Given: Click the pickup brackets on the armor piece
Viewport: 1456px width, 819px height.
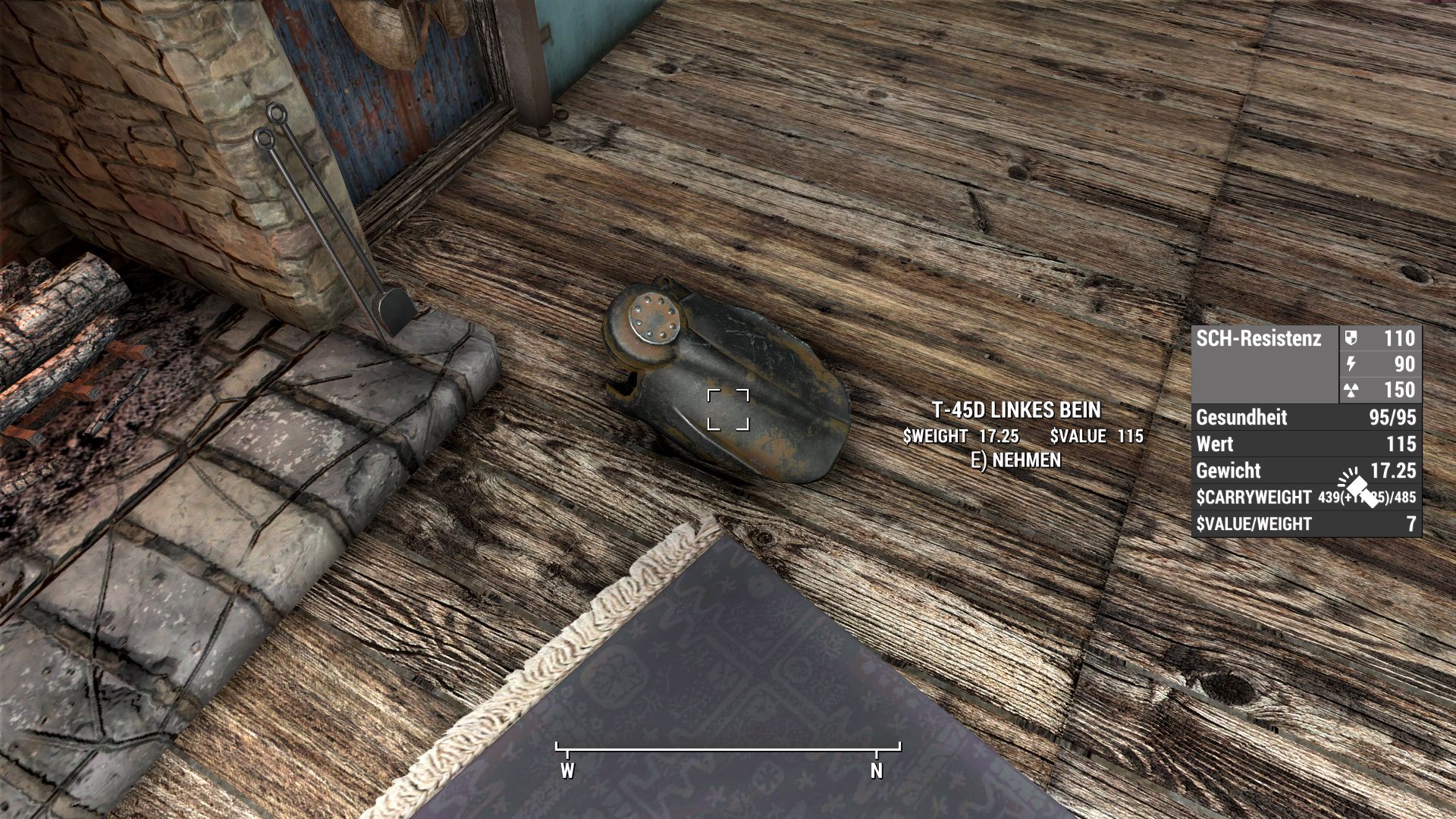Looking at the screenshot, I should (x=728, y=409).
